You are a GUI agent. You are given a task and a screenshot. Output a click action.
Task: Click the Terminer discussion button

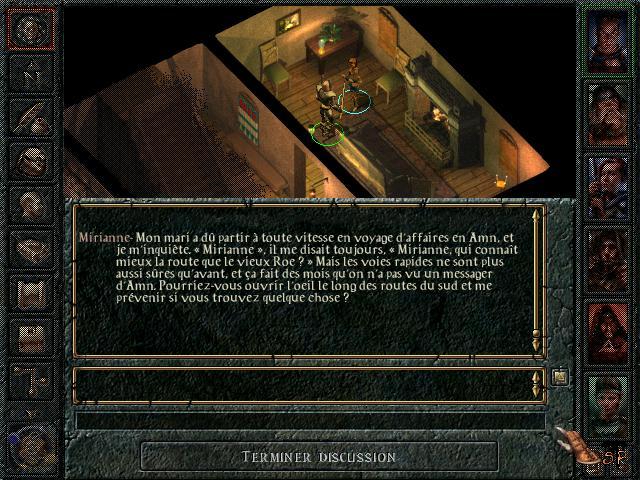(319, 457)
